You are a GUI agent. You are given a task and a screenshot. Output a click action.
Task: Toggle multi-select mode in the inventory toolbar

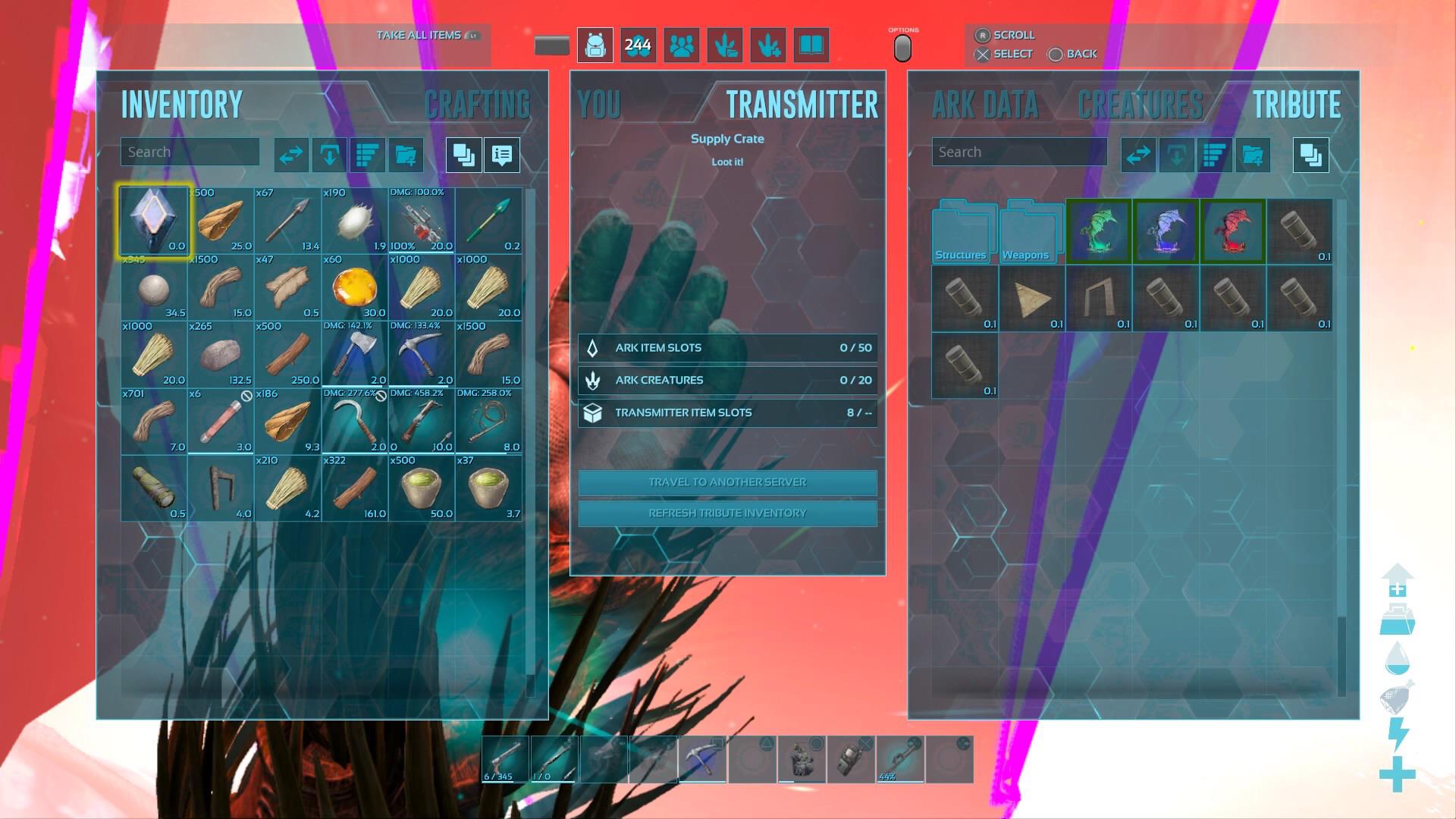pos(463,155)
